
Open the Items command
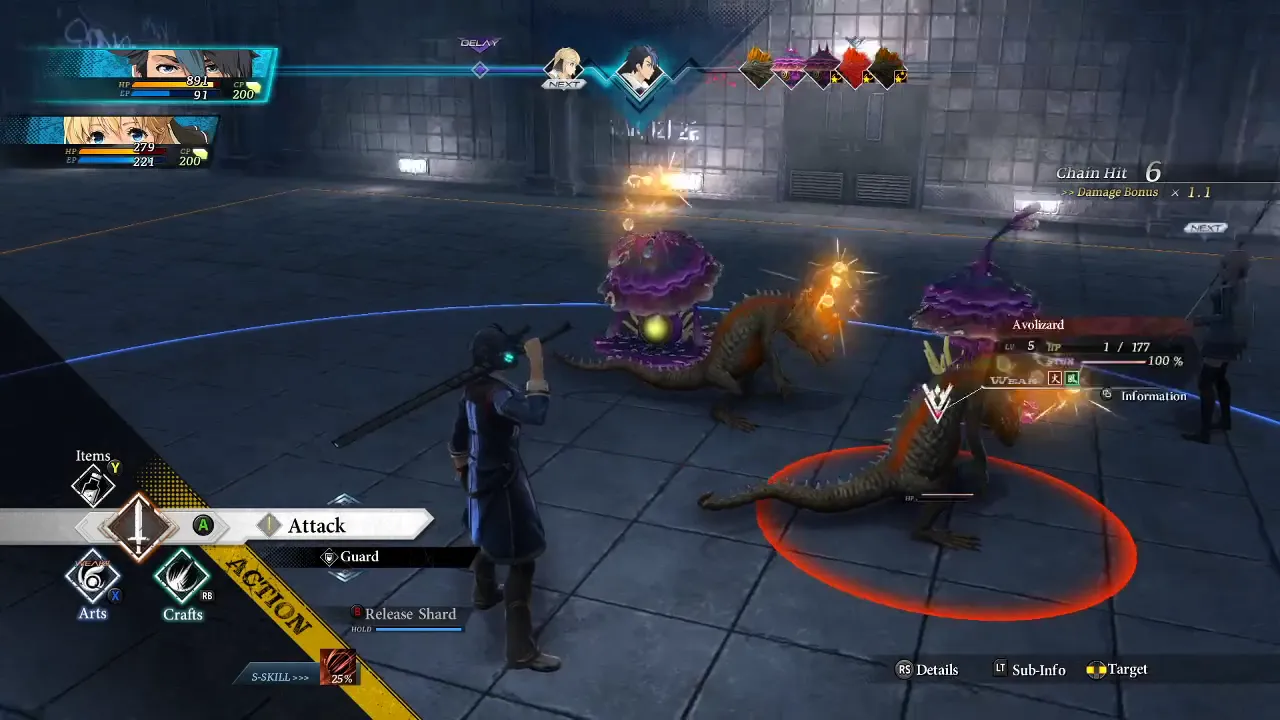coord(93,485)
